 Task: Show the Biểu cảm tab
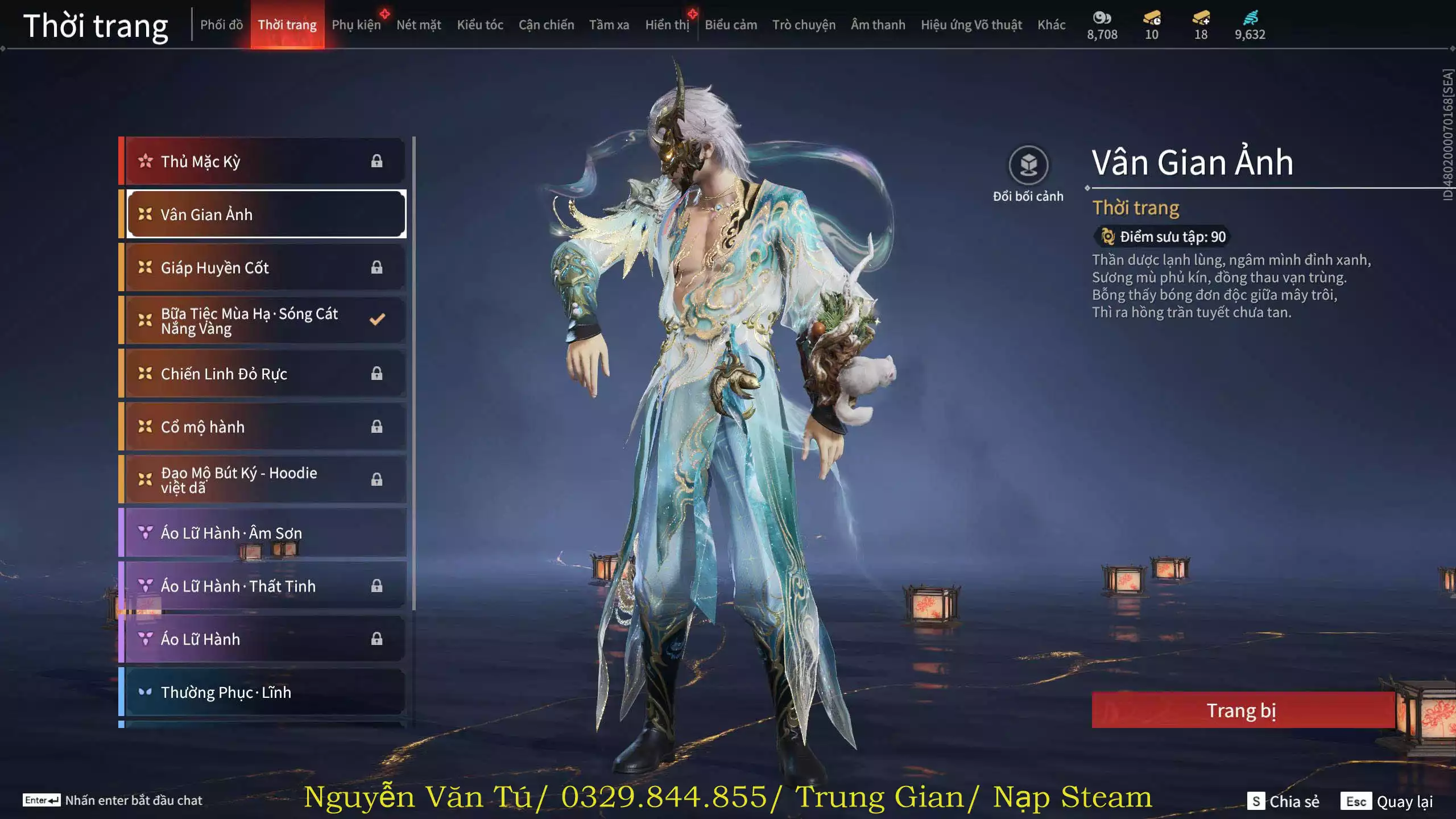731,25
